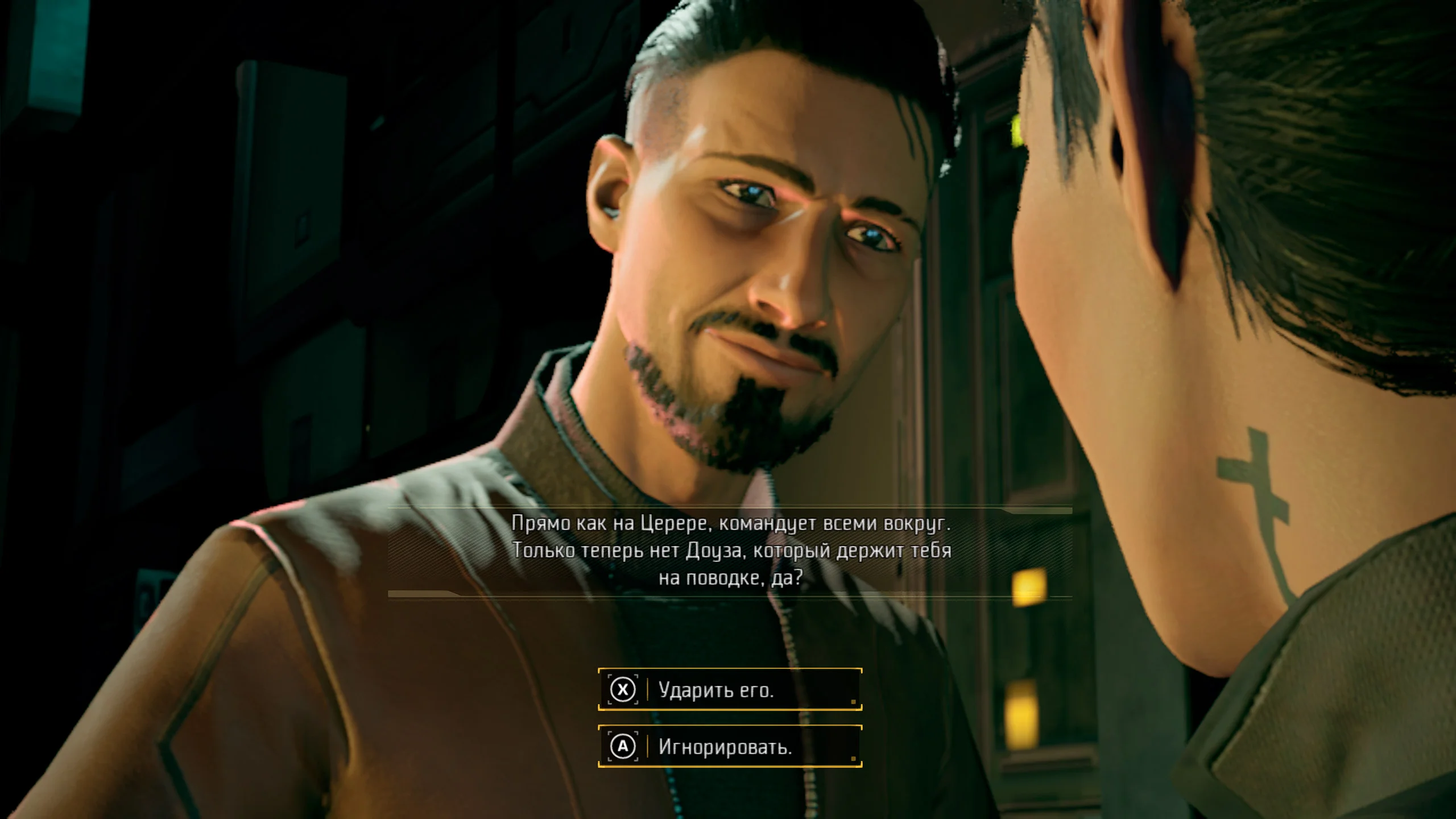Viewport: 1456px width, 819px height.
Task: Select the "Игнорировать" reply option
Action: tap(730, 746)
